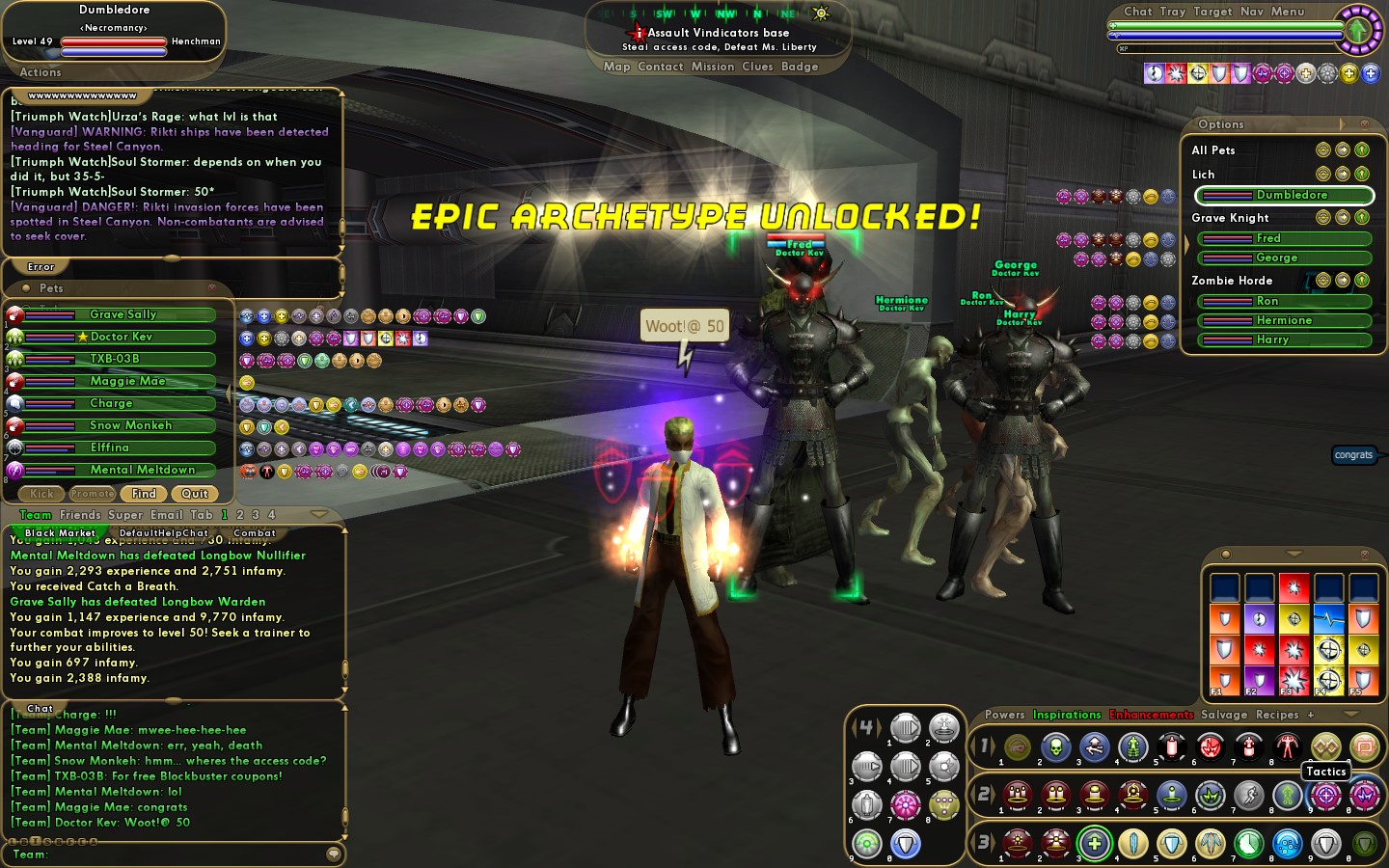Open the Recipes tab
This screenshot has width=1389, height=868.
(1277, 715)
